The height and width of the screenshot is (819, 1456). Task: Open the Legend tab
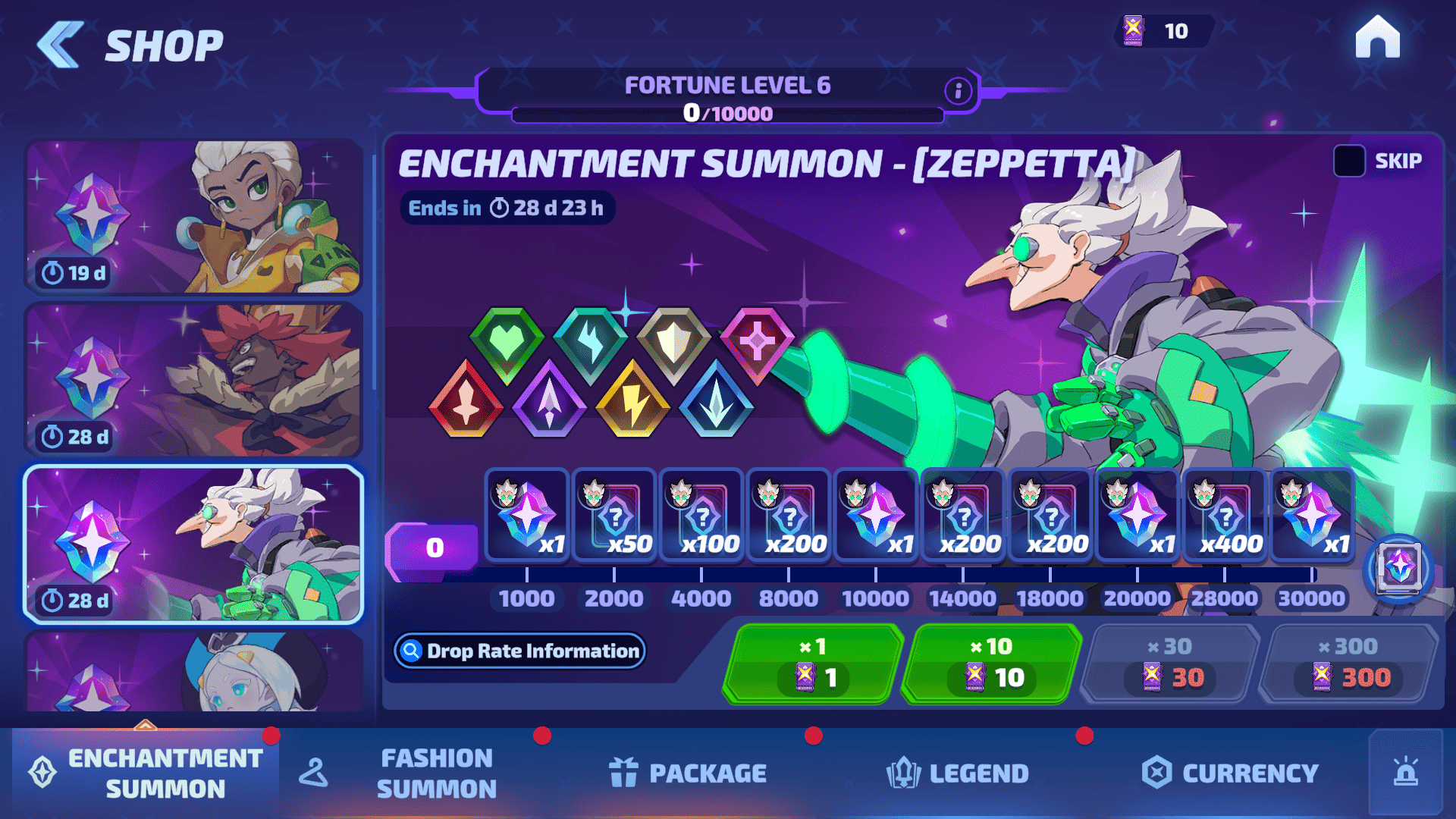pos(959,773)
